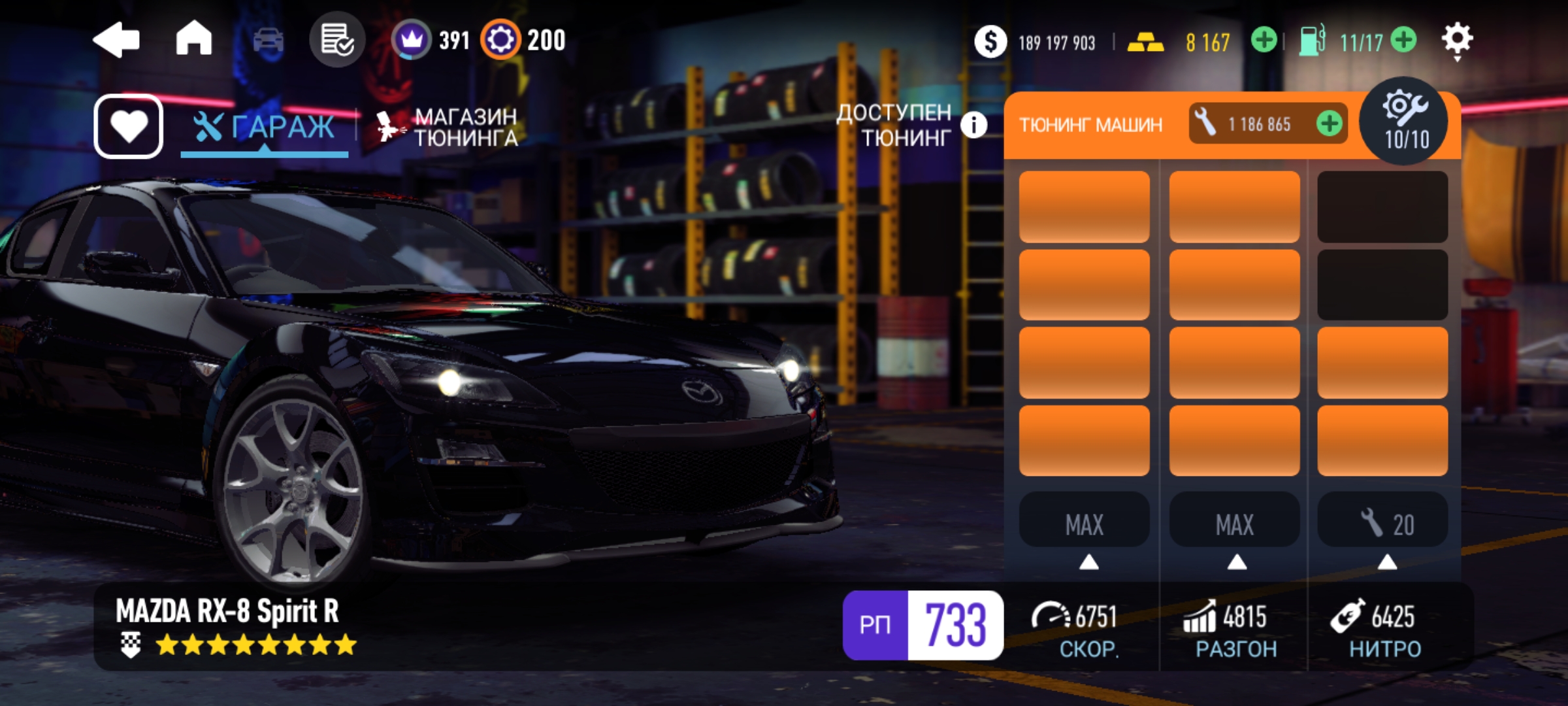Return to the home screen
This screenshot has height=706, width=1568.
pyautogui.click(x=194, y=39)
